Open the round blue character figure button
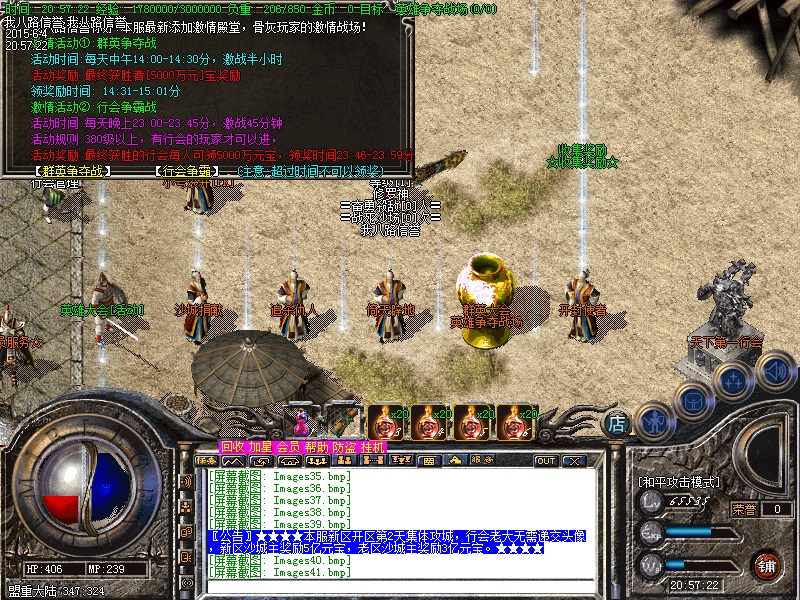 click(x=655, y=422)
